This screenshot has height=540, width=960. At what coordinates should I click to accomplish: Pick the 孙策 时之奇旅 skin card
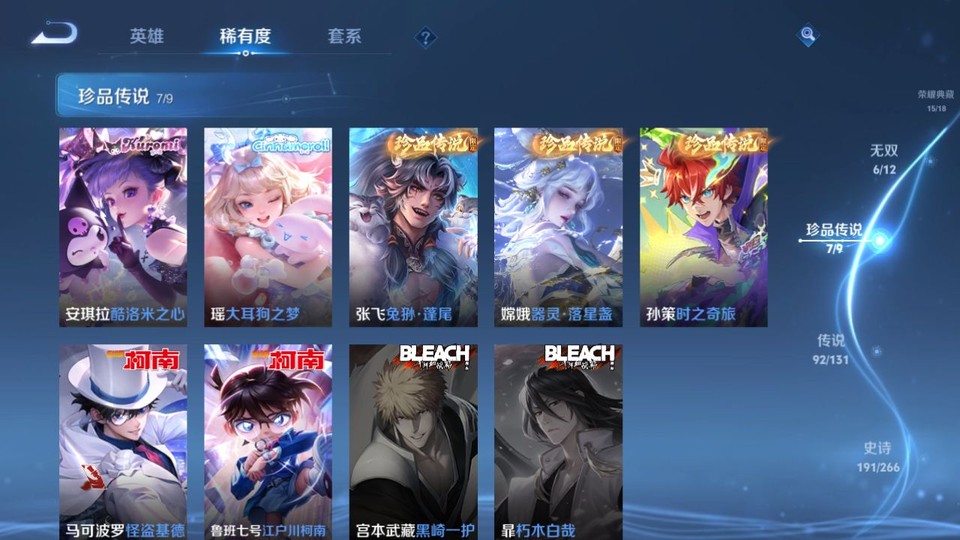point(704,227)
